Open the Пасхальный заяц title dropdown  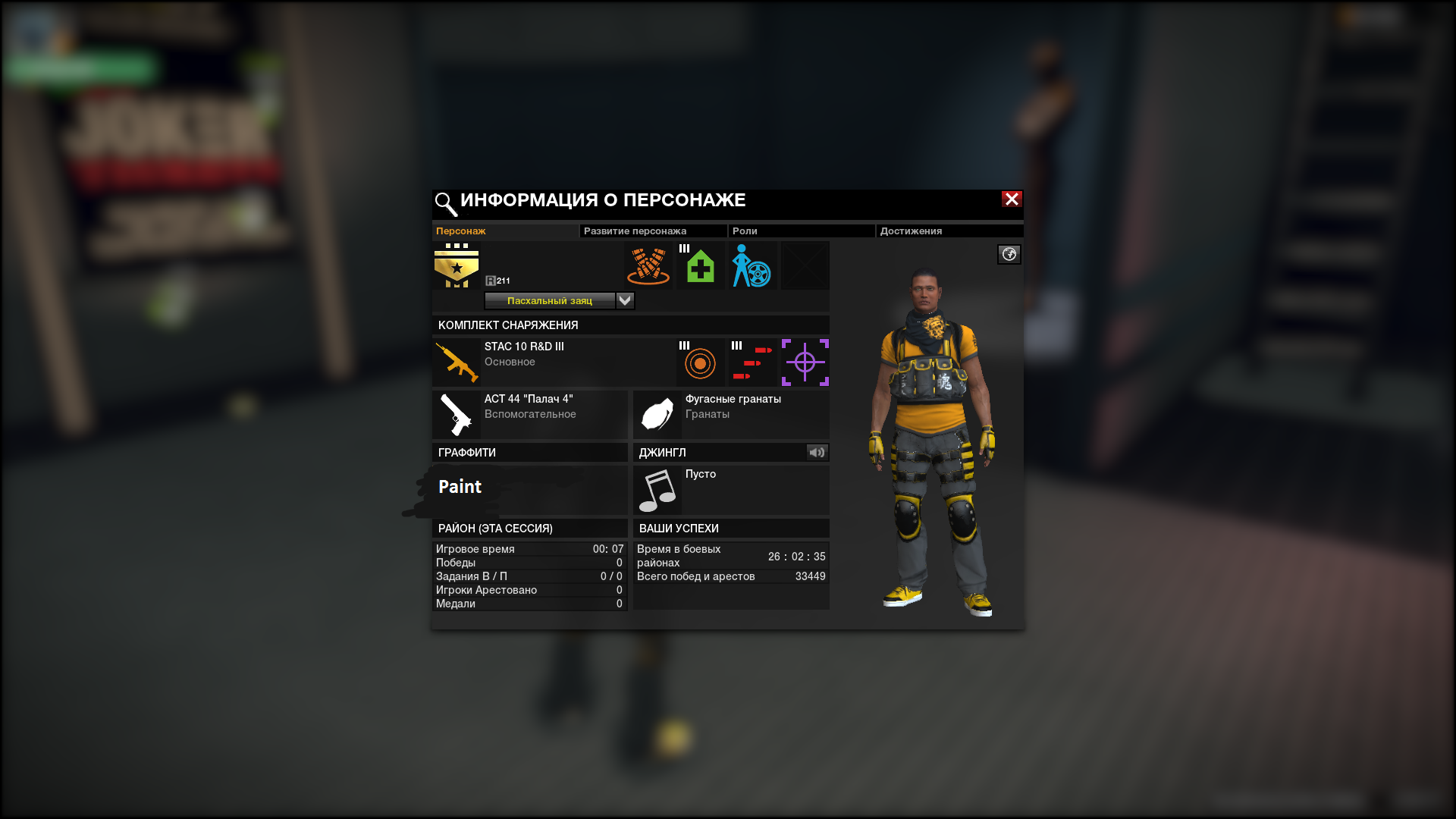(625, 301)
